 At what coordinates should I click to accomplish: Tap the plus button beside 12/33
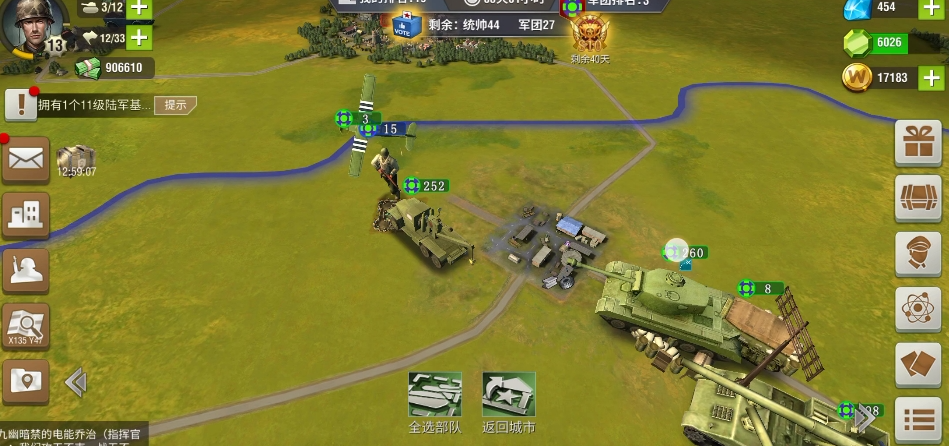137,39
